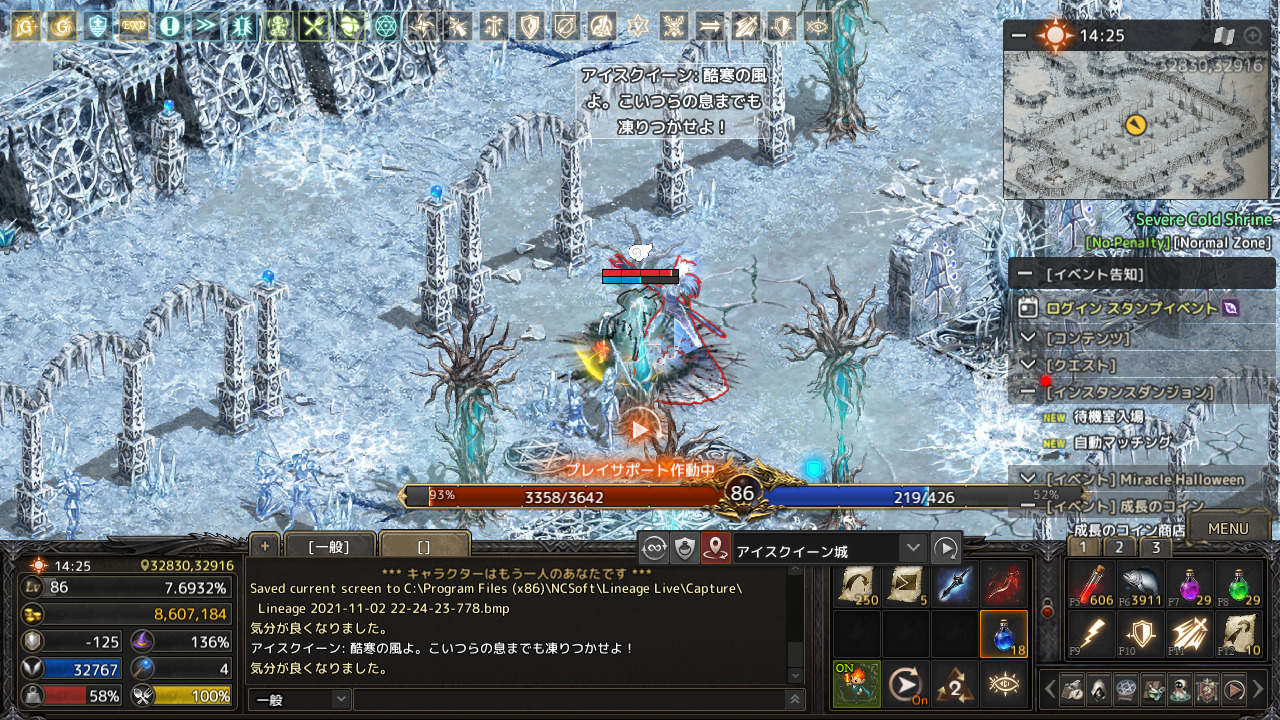Expand the [クエスト] section
The width and height of the screenshot is (1280, 720).
tap(1028, 365)
